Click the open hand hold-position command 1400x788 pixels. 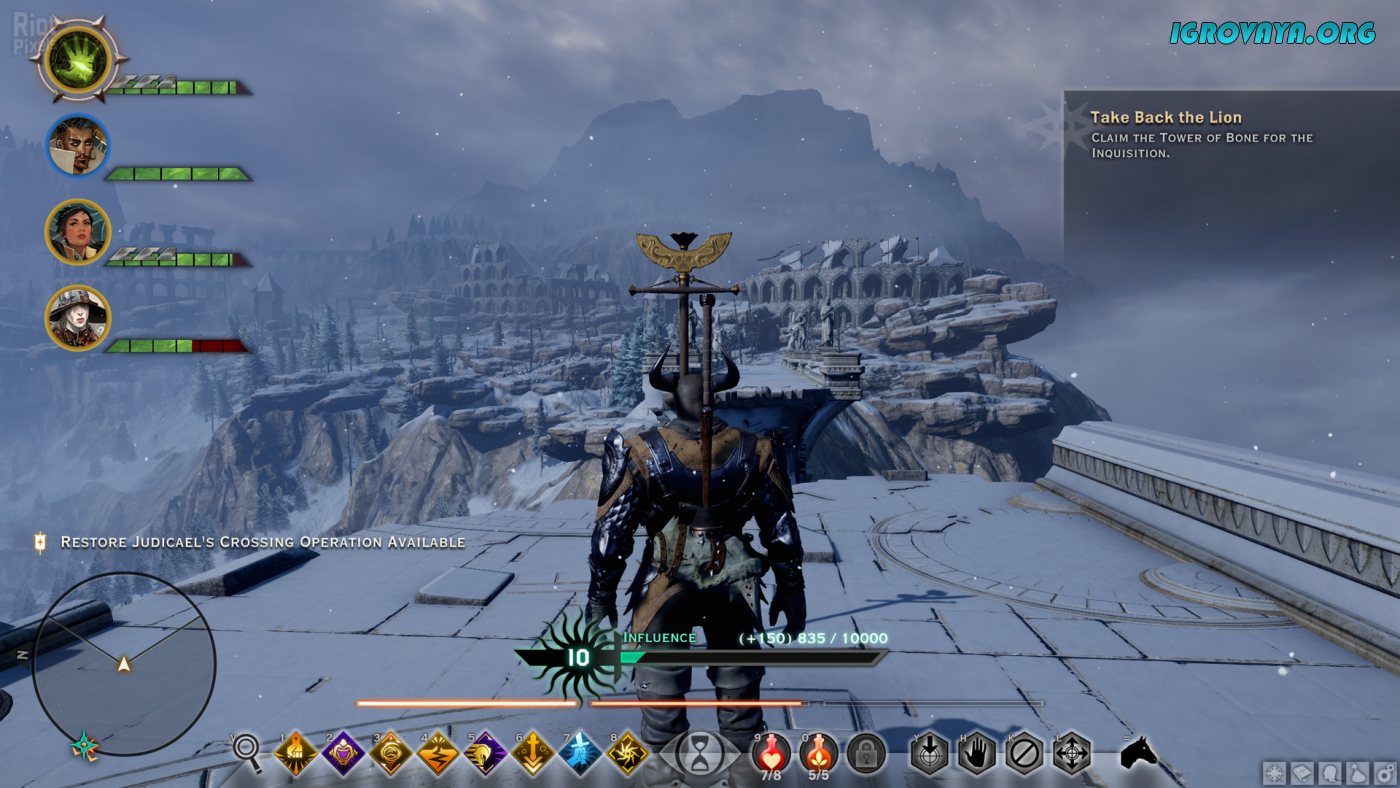(976, 753)
